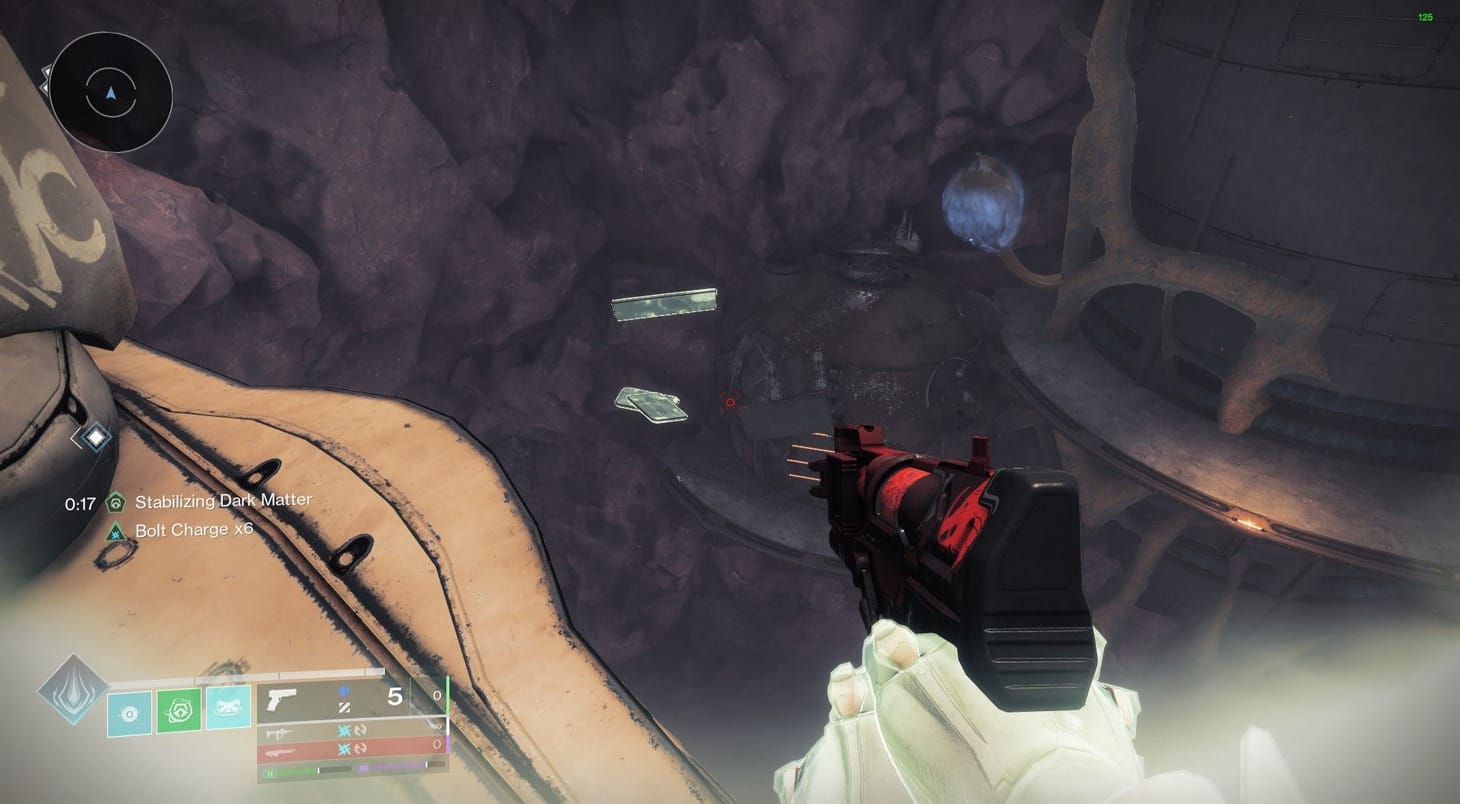Click the kinetic ammo stripe icon

(x=344, y=707)
